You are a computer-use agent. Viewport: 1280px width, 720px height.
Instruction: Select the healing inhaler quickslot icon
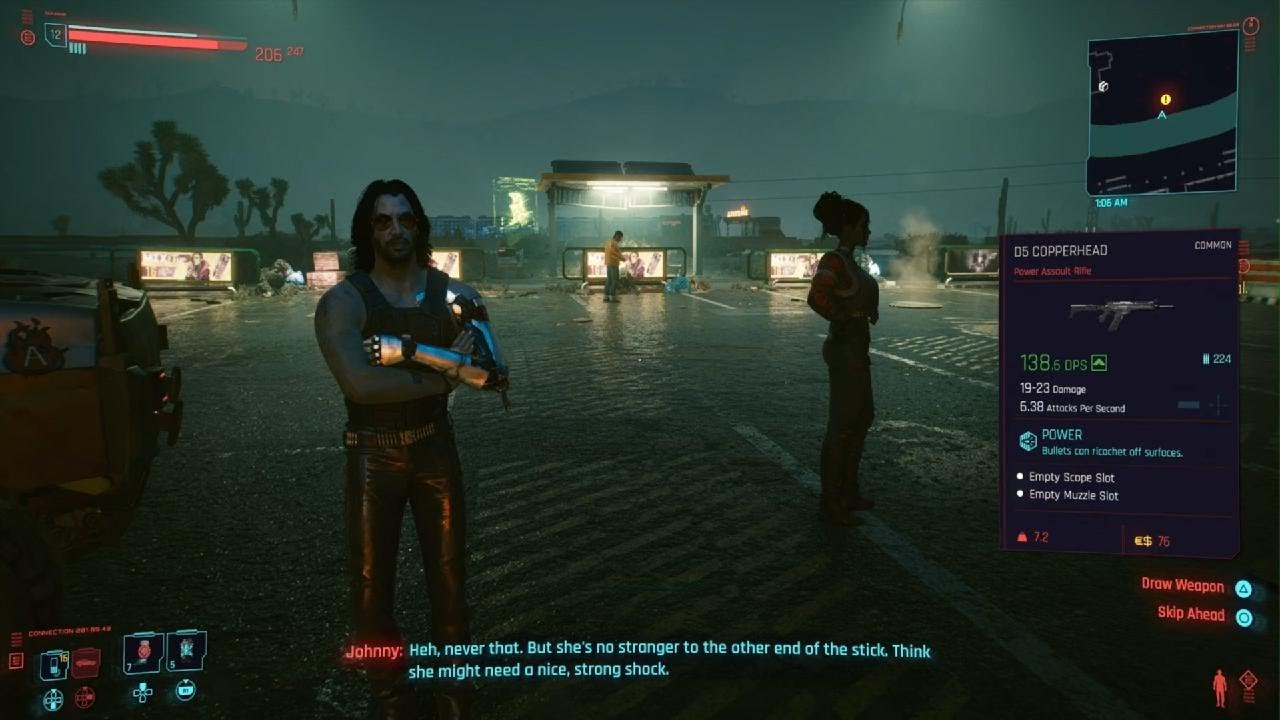point(53,664)
